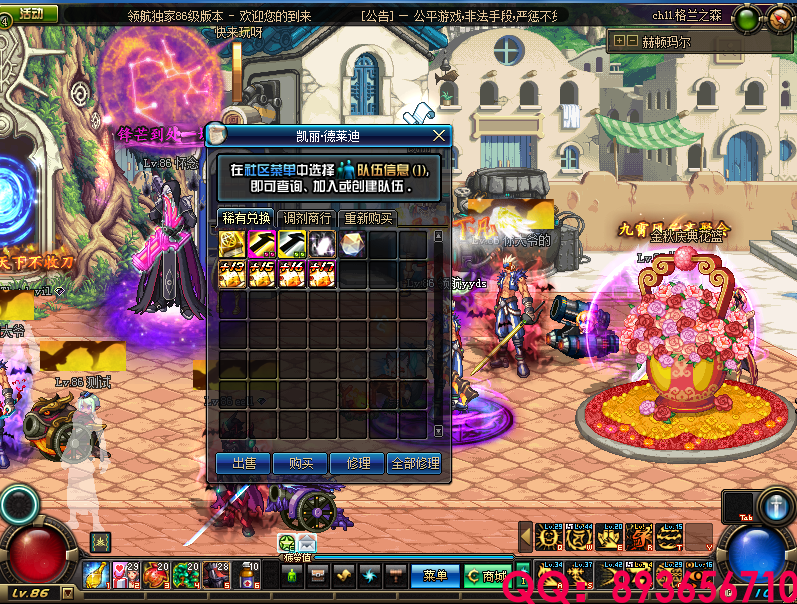Viewport: 797px width, 604px height.
Task: Select the +17 amplification ticket item
Action: point(323,274)
